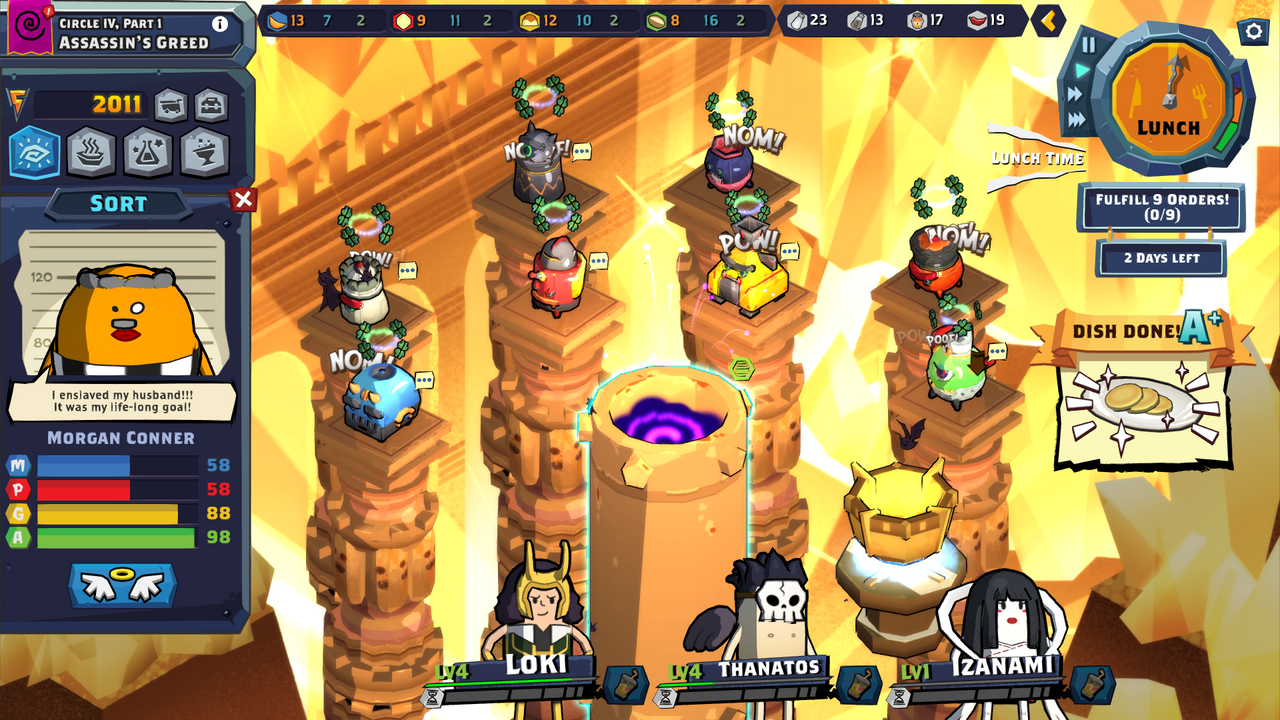Pause the game clock
Image resolution: width=1280 pixels, height=720 pixels.
[1088, 46]
